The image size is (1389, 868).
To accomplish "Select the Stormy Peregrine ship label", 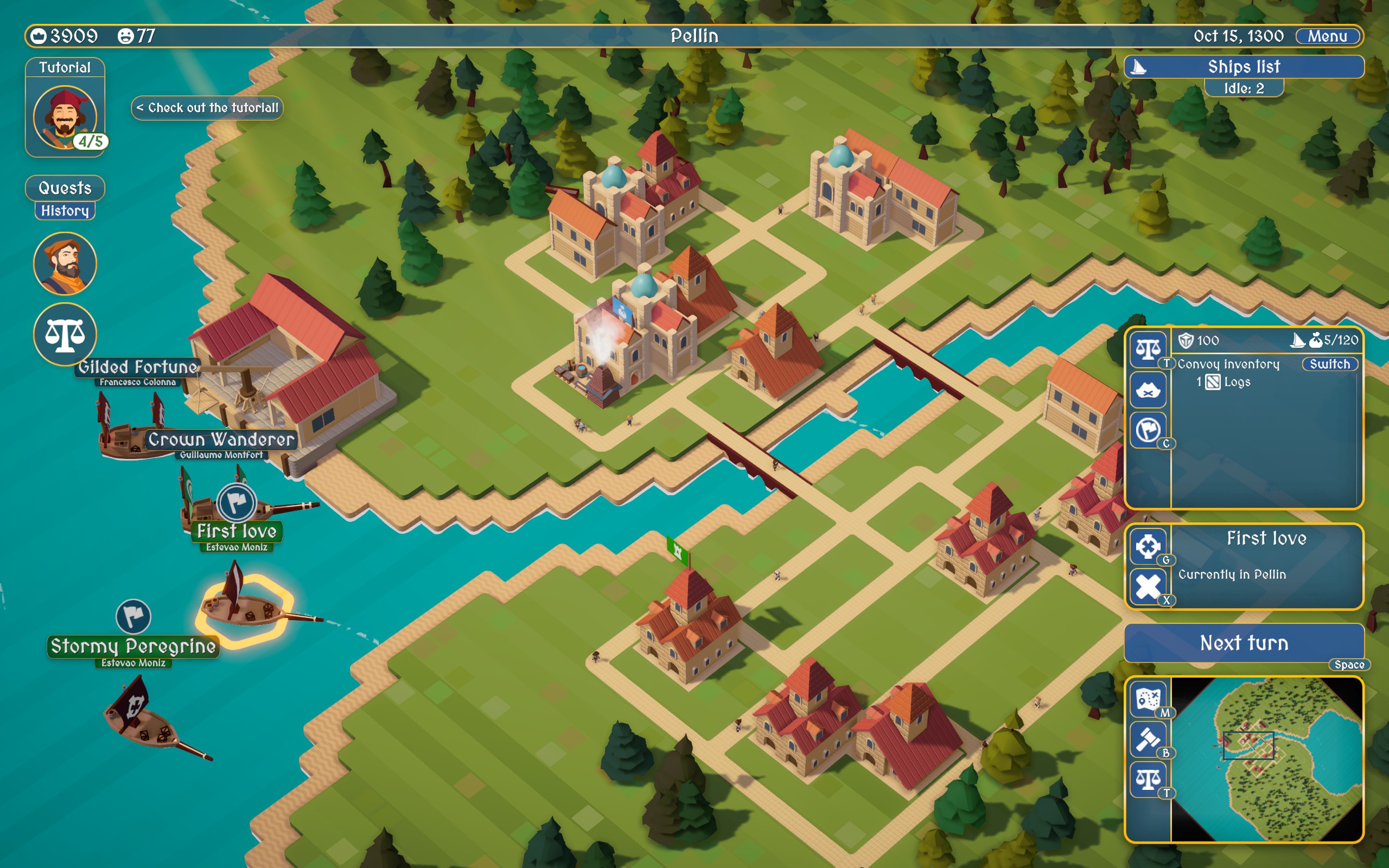I will coord(133,647).
